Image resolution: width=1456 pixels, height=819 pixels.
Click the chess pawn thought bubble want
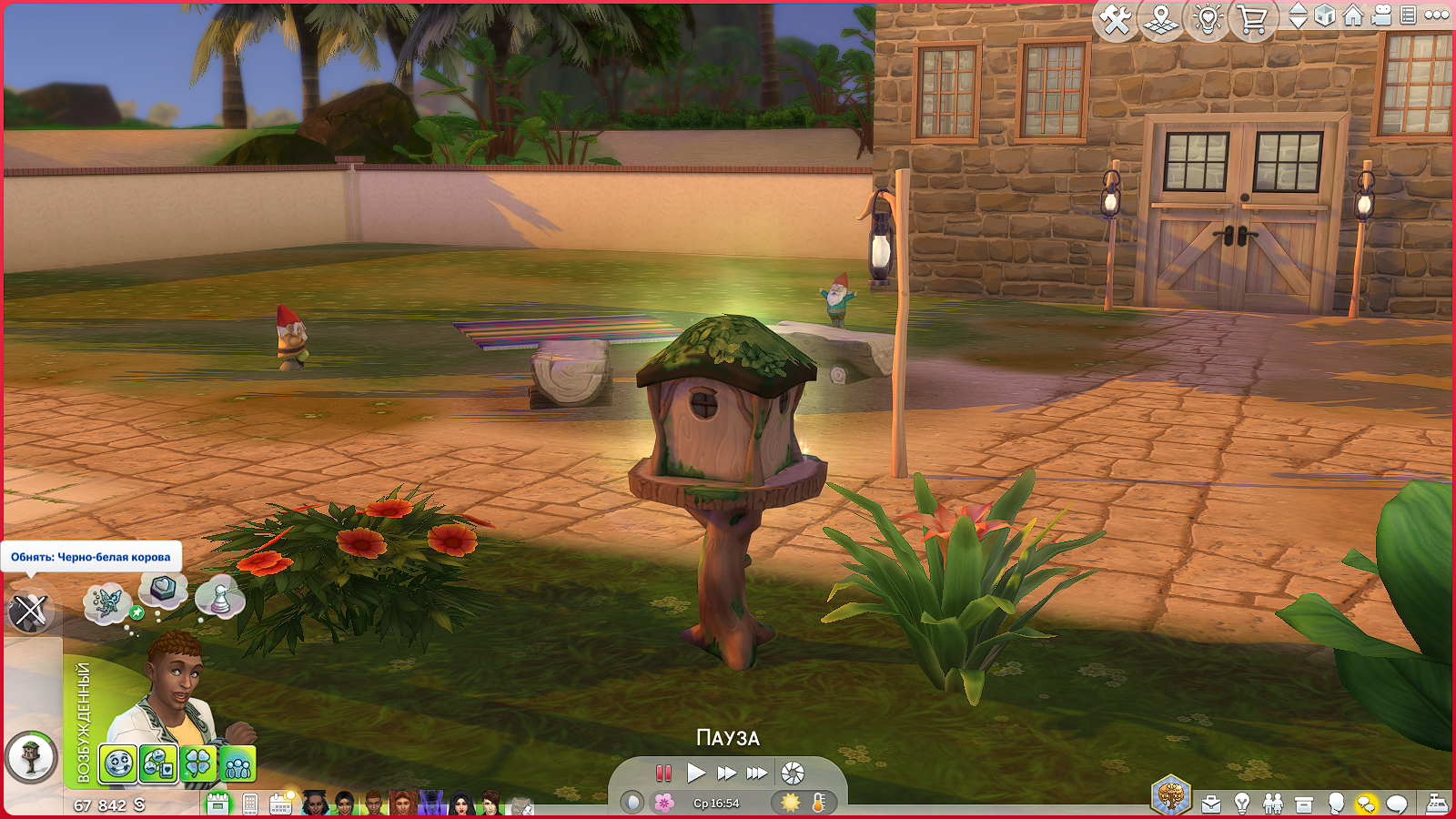220,597
